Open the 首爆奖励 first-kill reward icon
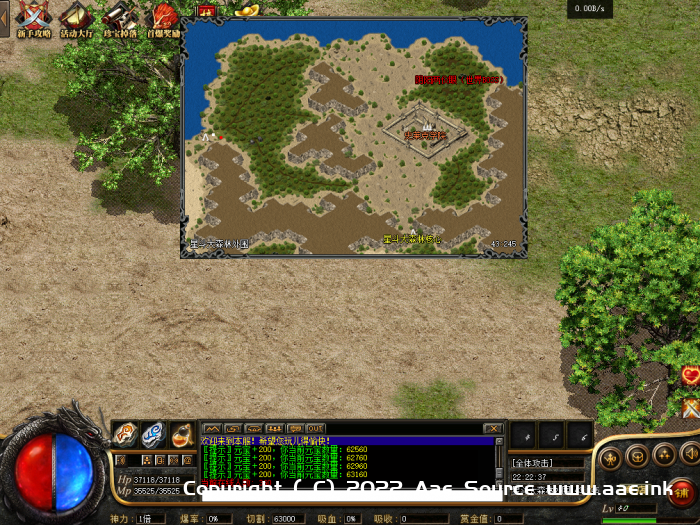Viewport: 700px width, 525px height. tap(163, 17)
